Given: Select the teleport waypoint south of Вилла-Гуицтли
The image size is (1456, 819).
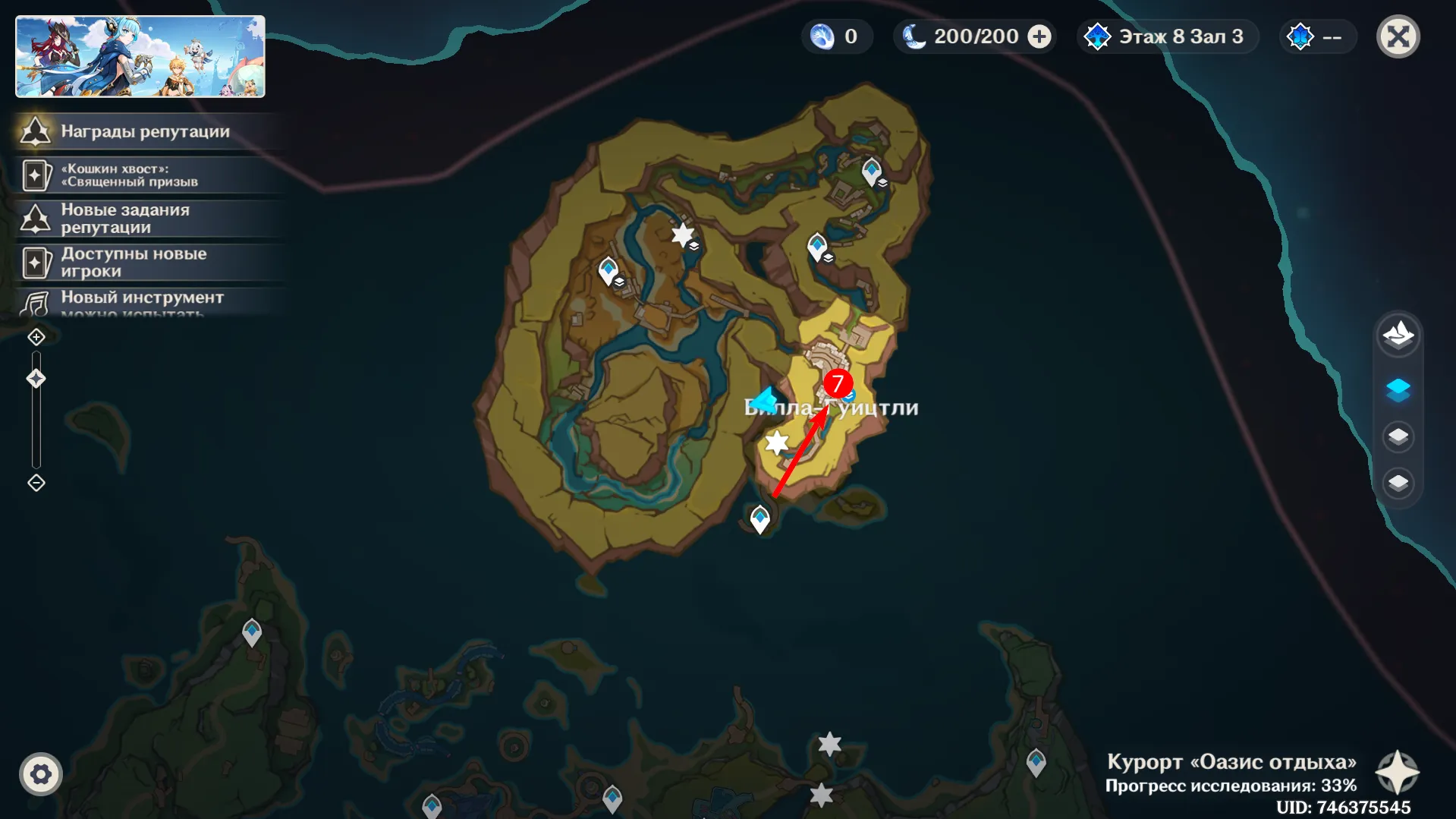Looking at the screenshot, I should tap(760, 518).
